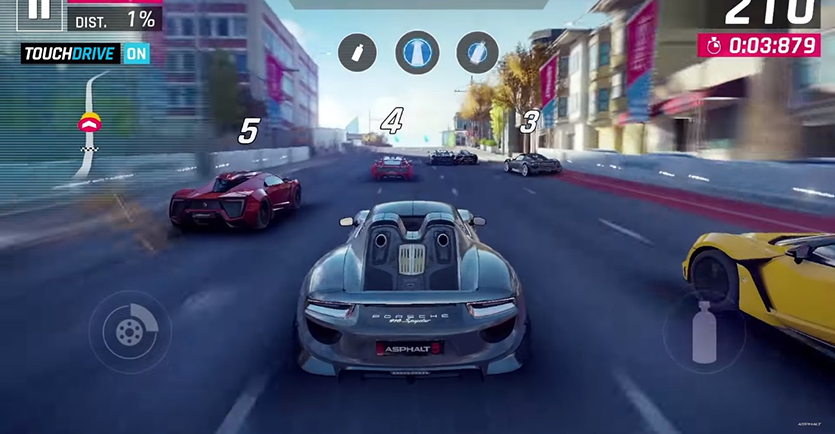This screenshot has width=835, height=434.
Task: Toggle the TouchDrive ON switch
Action: 136,54
